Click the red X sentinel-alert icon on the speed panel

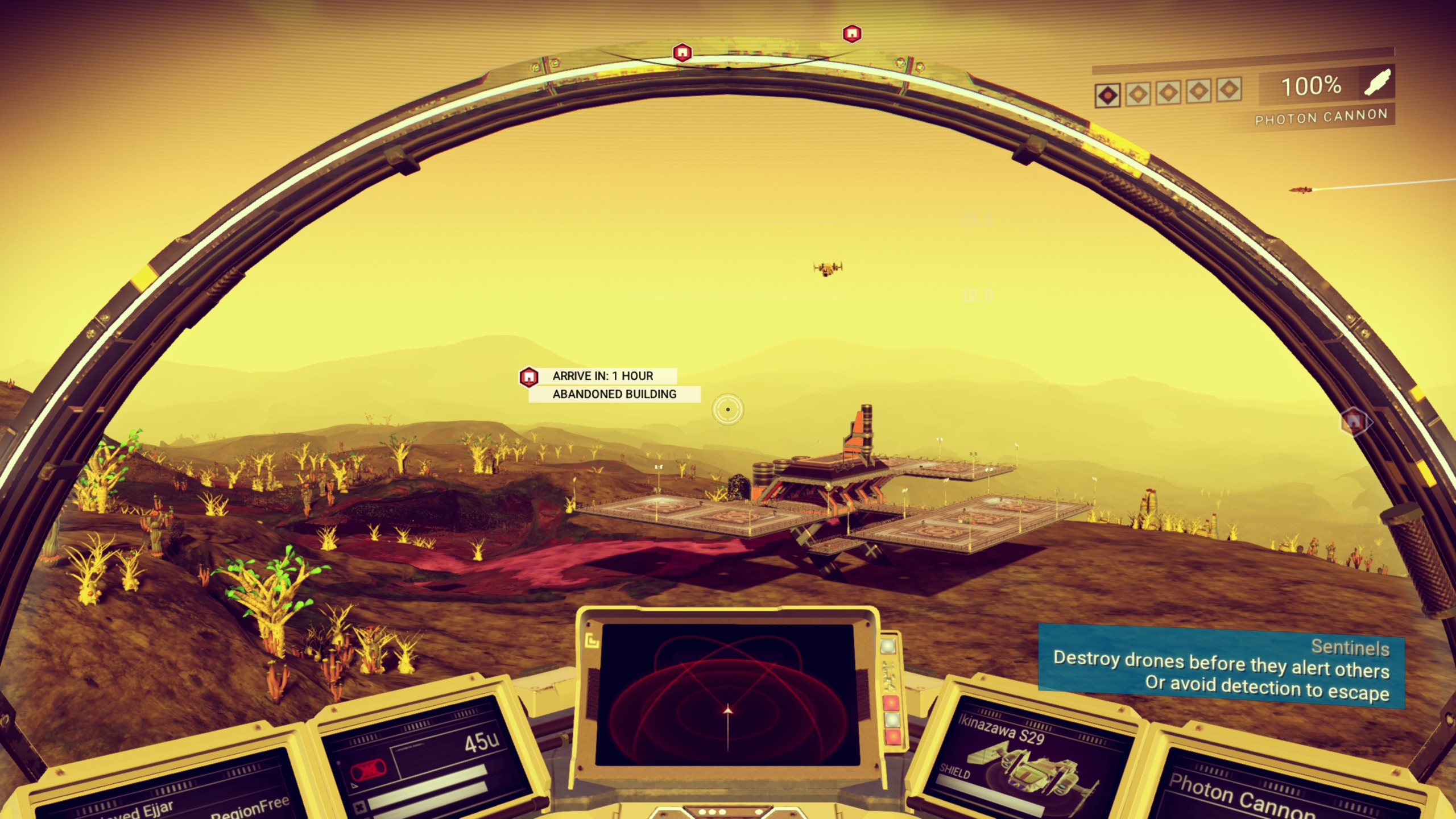pyautogui.click(x=370, y=770)
